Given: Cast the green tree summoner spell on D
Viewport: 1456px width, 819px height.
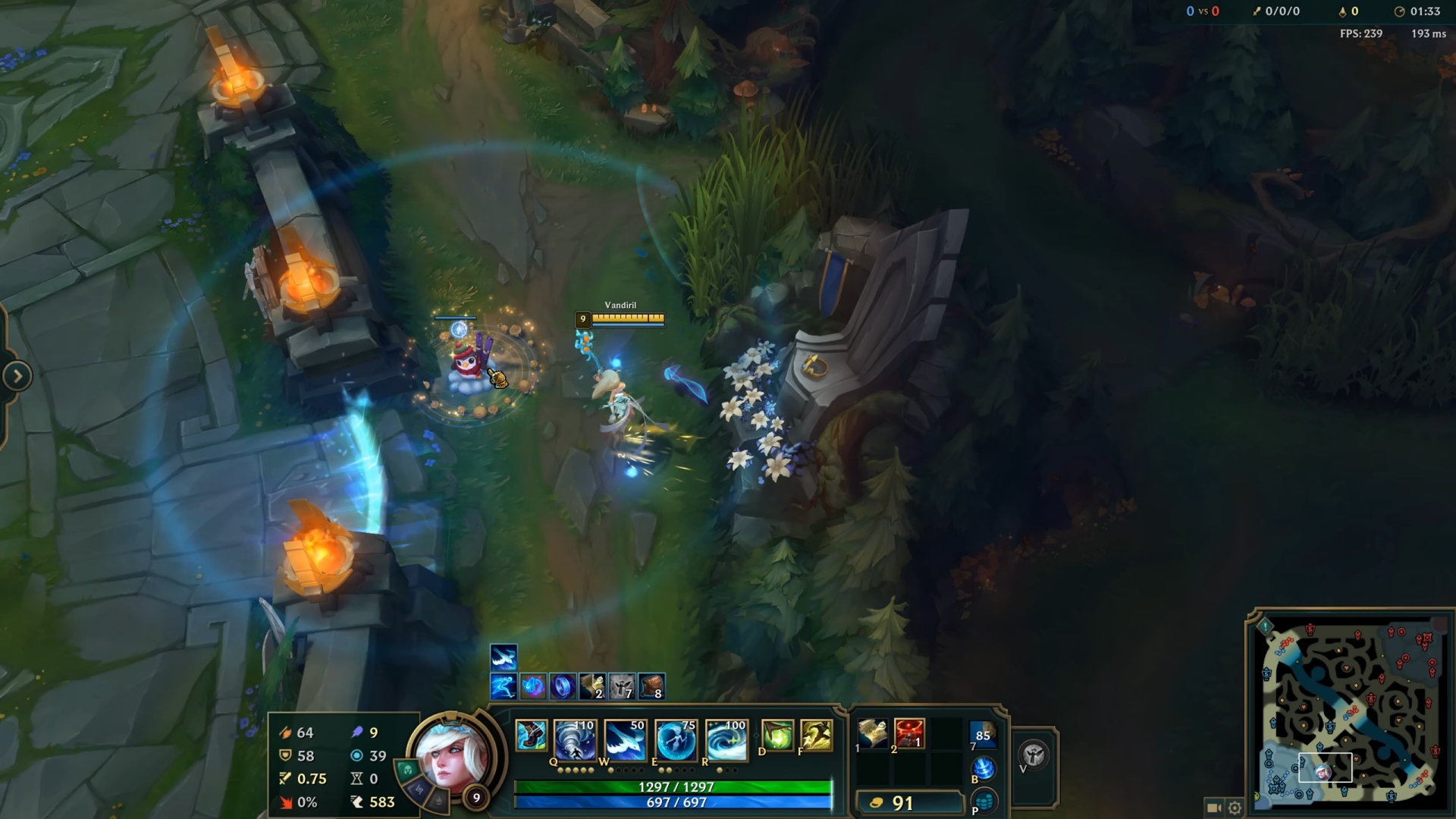Looking at the screenshot, I should tap(777, 736).
